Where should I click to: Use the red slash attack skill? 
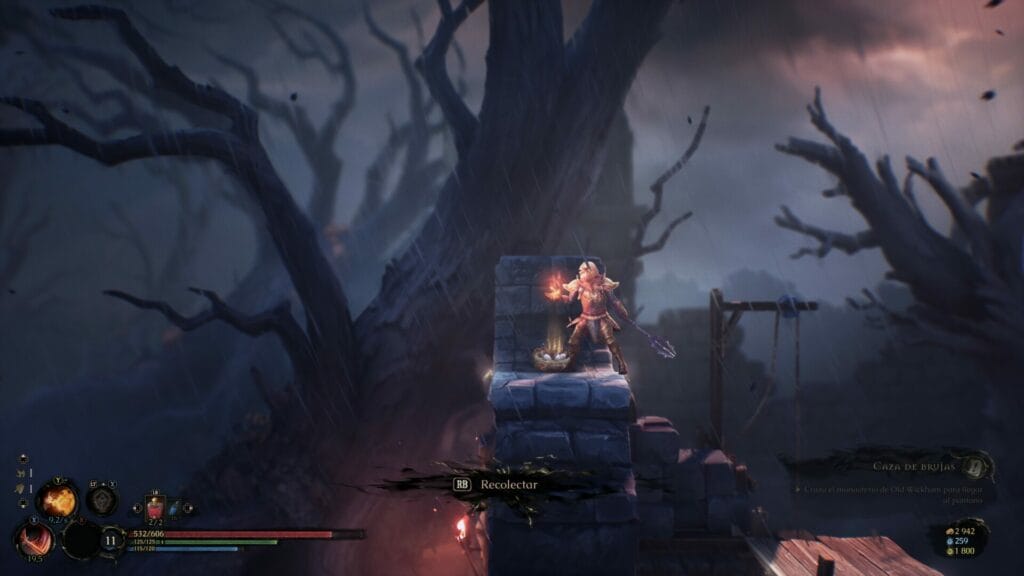(x=35, y=540)
